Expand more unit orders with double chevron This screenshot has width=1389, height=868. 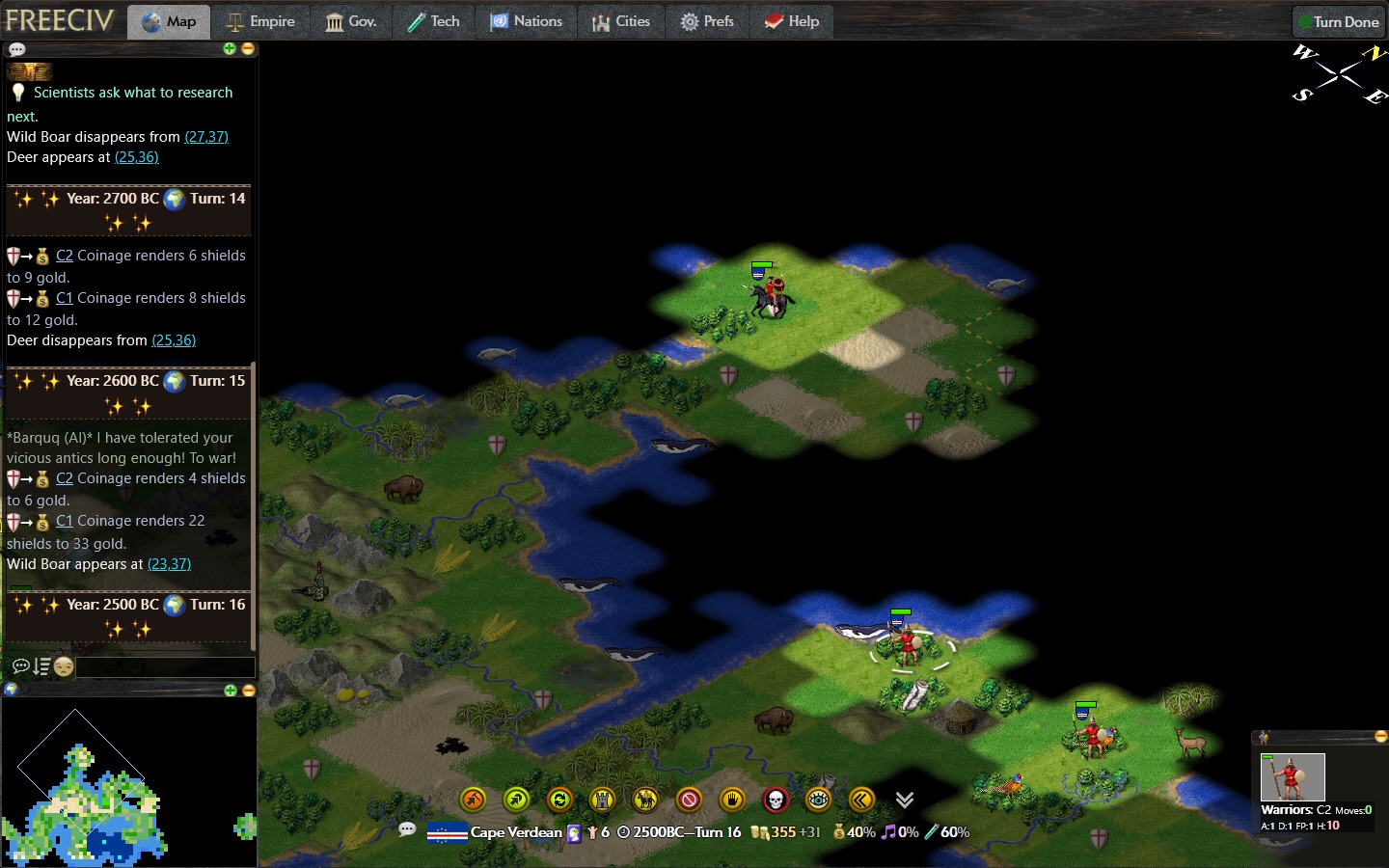click(904, 800)
